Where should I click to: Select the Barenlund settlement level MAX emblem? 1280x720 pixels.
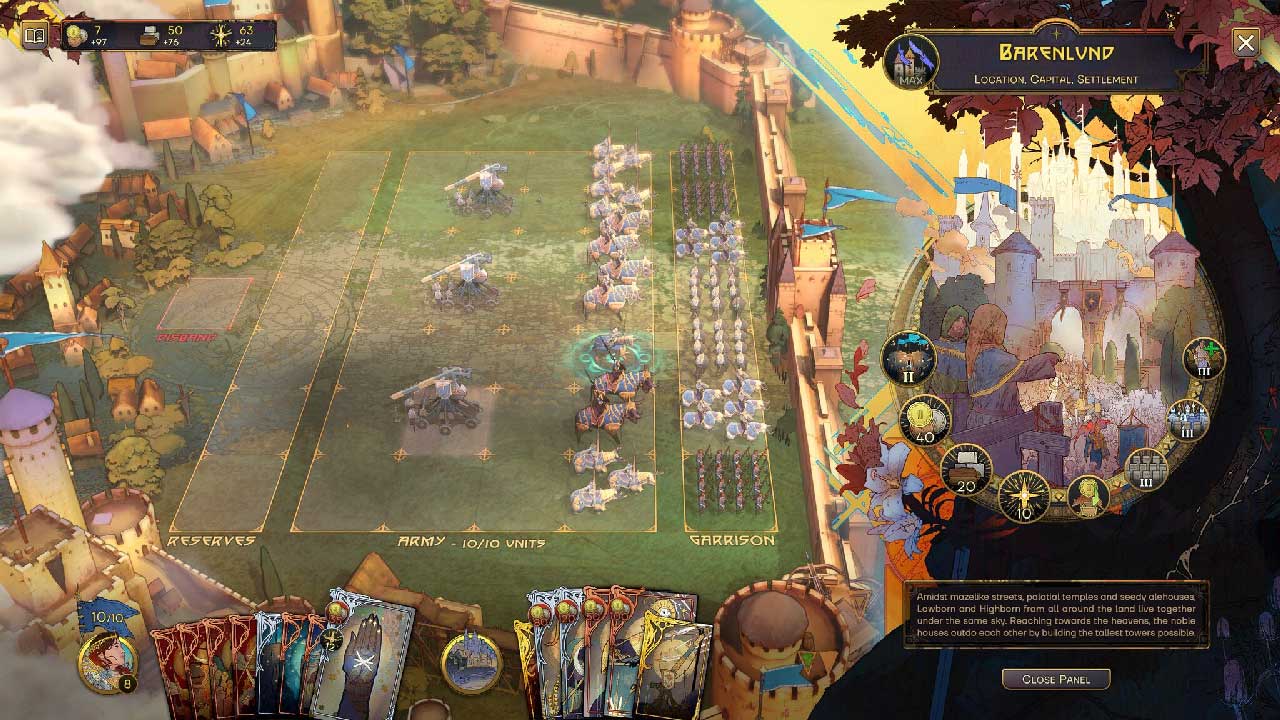[x=911, y=61]
